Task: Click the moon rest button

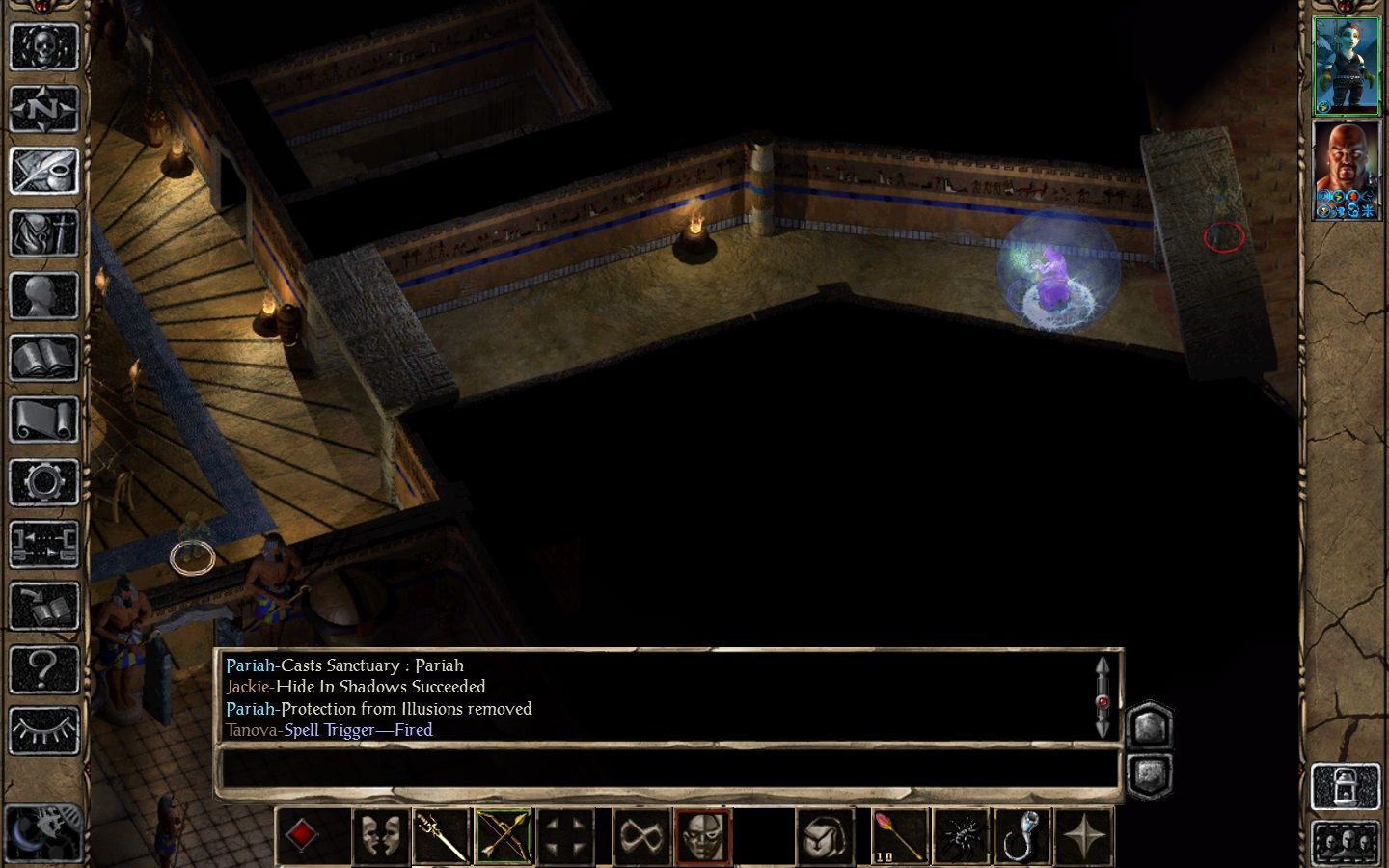Action: [41, 831]
